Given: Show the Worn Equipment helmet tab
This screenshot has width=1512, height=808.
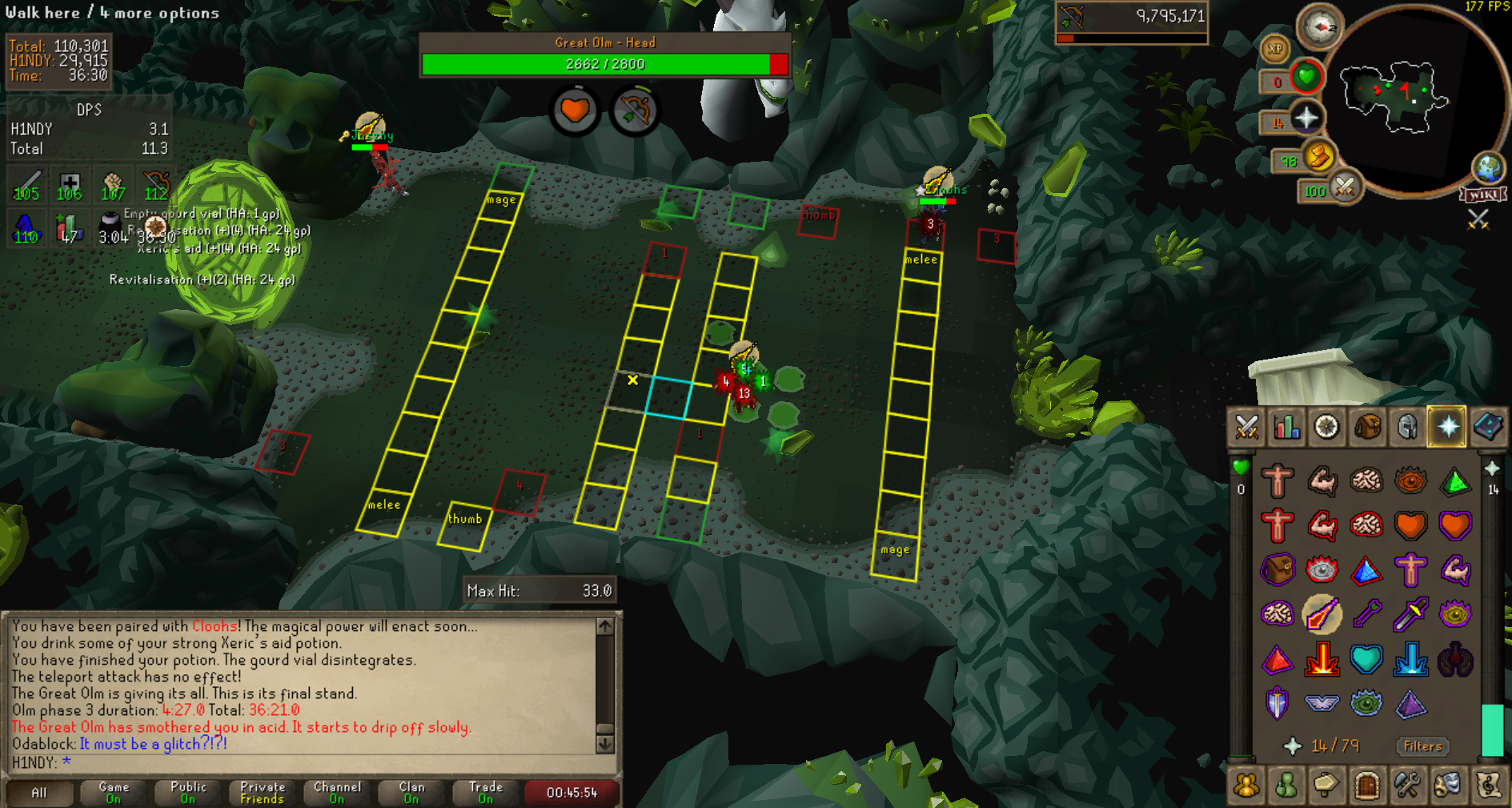Looking at the screenshot, I should [x=1407, y=427].
